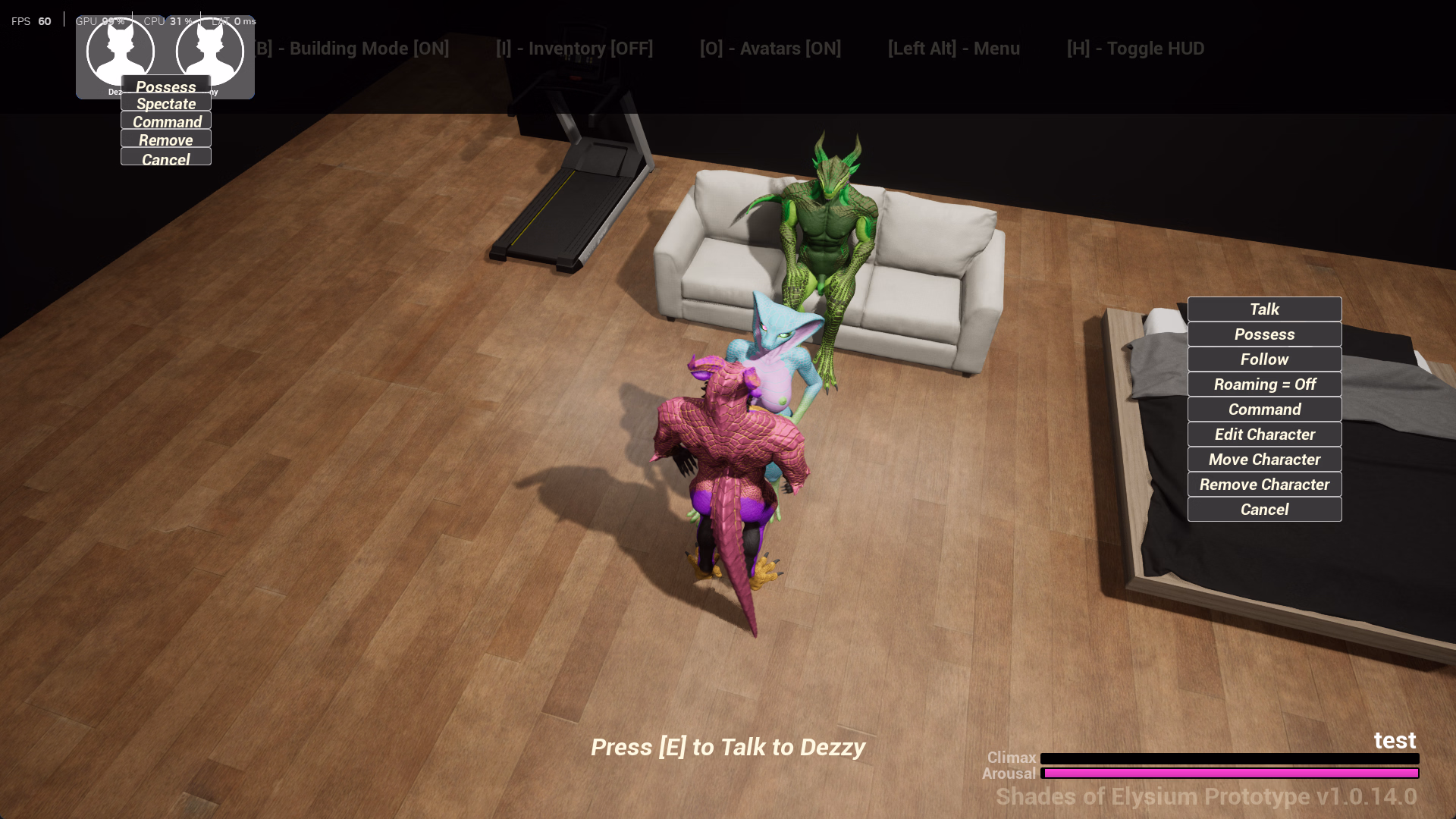Choose Talk in the character menu
Screen dimensions: 1456x819
point(1264,309)
